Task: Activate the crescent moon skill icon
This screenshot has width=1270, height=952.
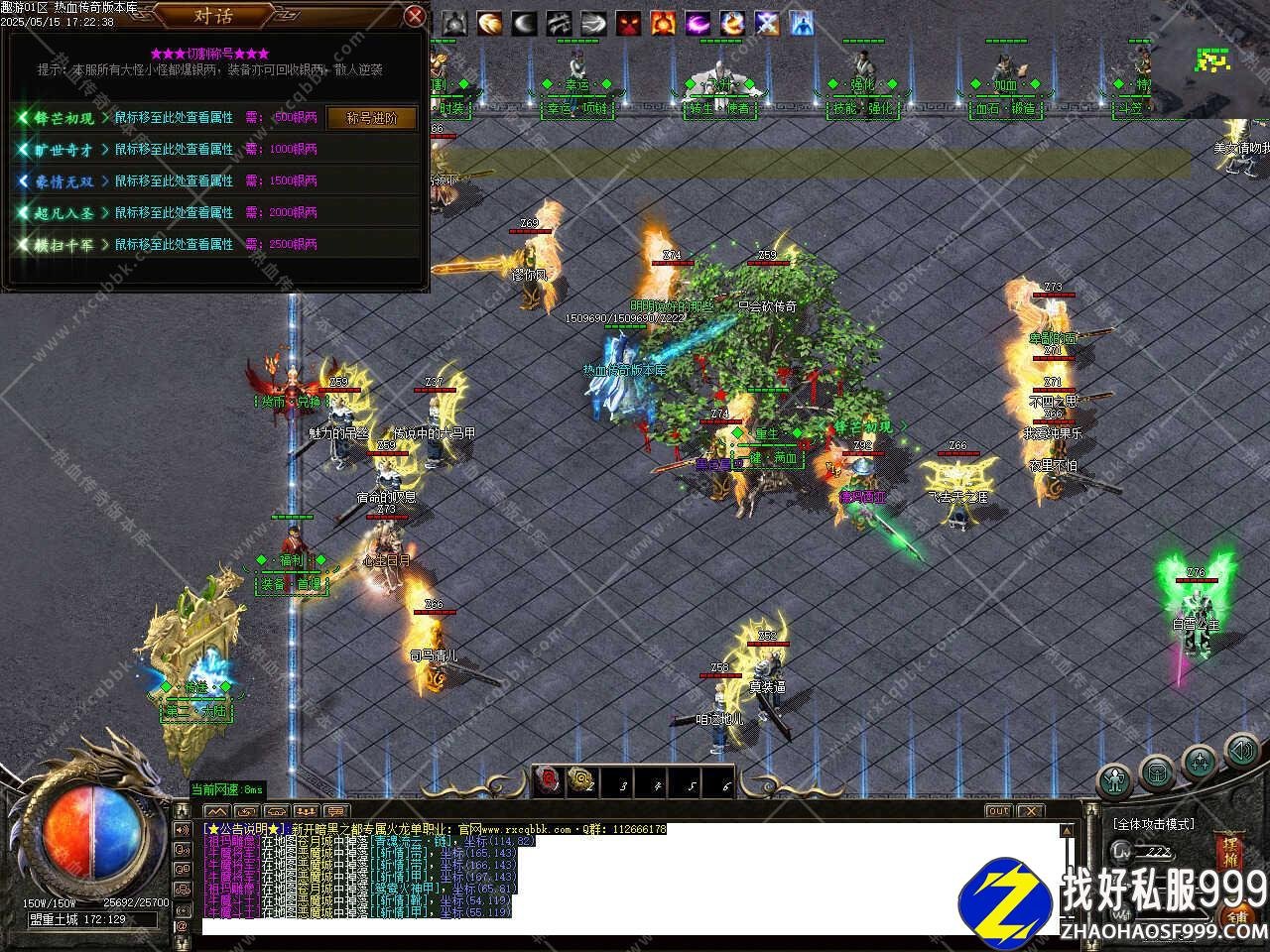Action: pos(524,23)
